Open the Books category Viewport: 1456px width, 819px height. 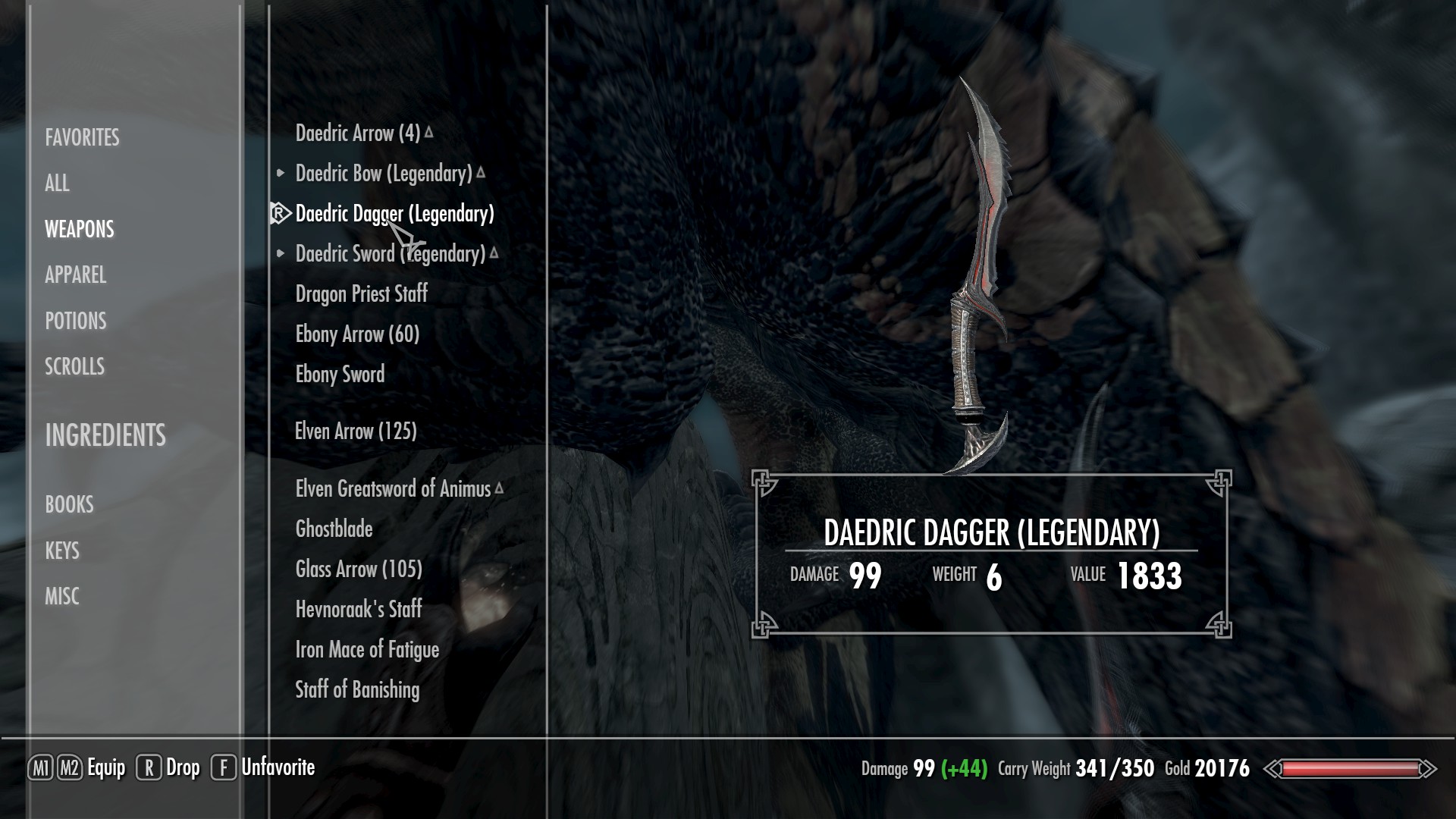(69, 504)
